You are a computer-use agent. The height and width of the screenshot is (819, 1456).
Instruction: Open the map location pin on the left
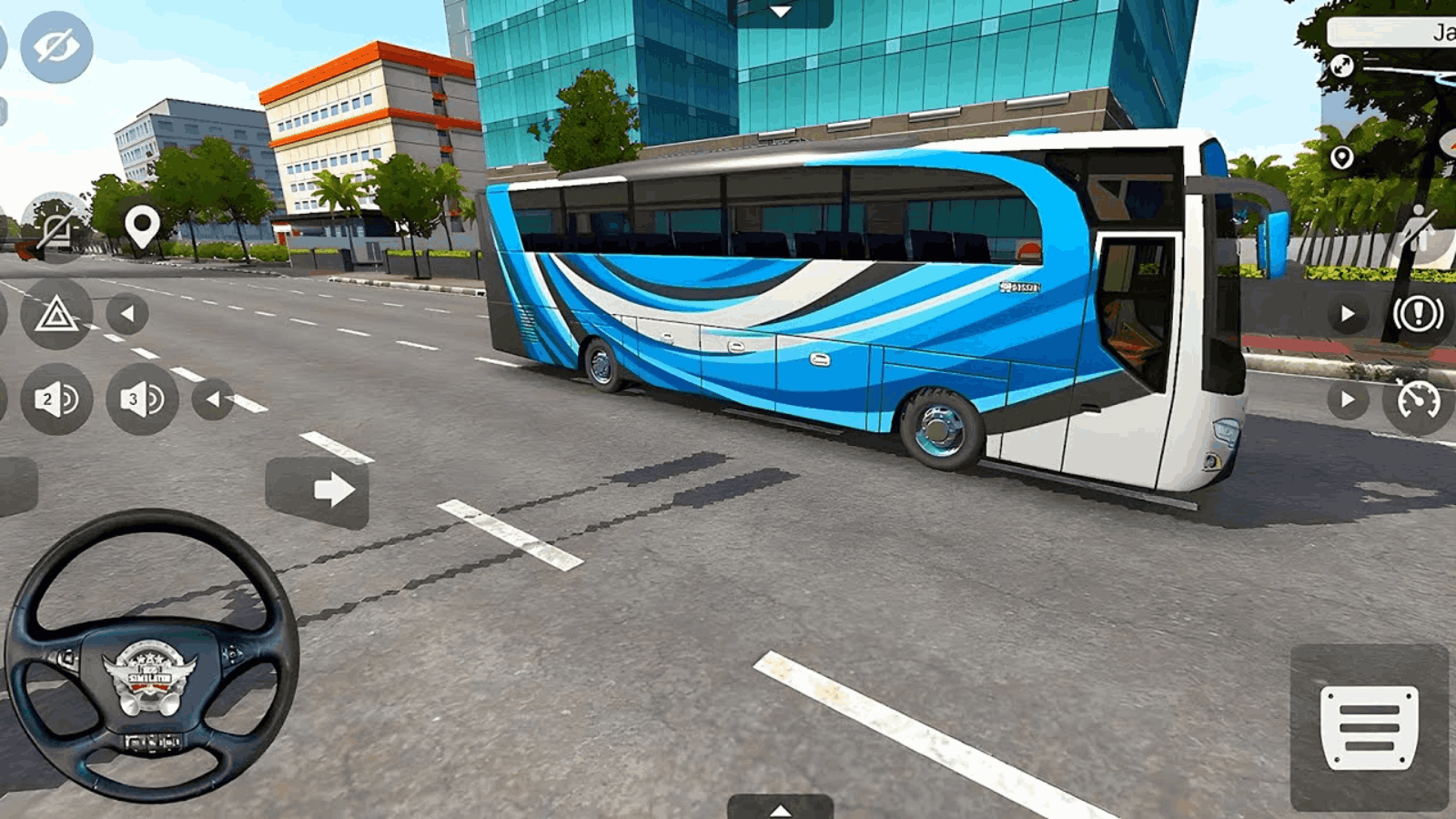[141, 224]
